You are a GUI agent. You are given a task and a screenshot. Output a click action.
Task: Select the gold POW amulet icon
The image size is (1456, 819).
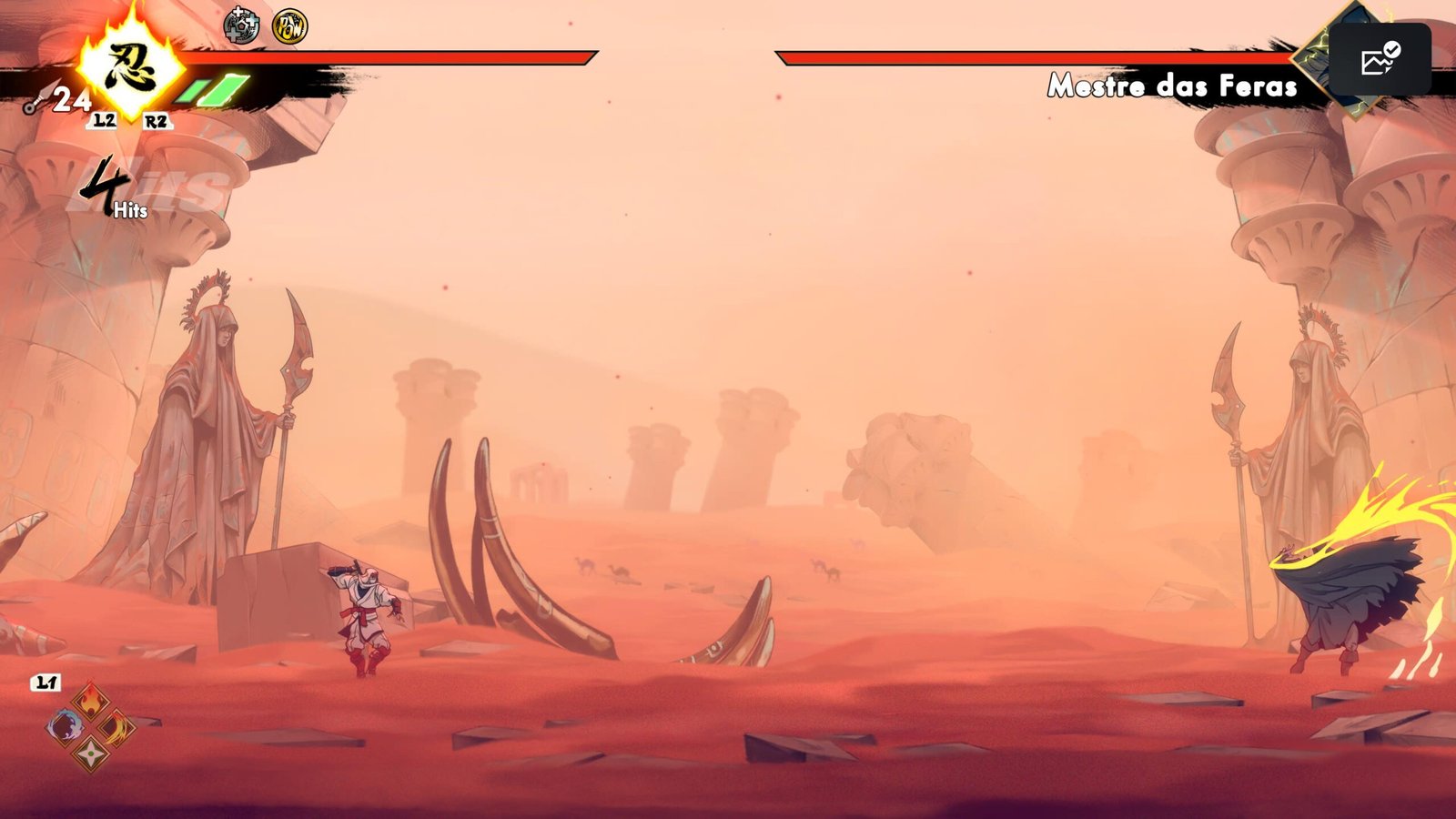pyautogui.click(x=289, y=27)
